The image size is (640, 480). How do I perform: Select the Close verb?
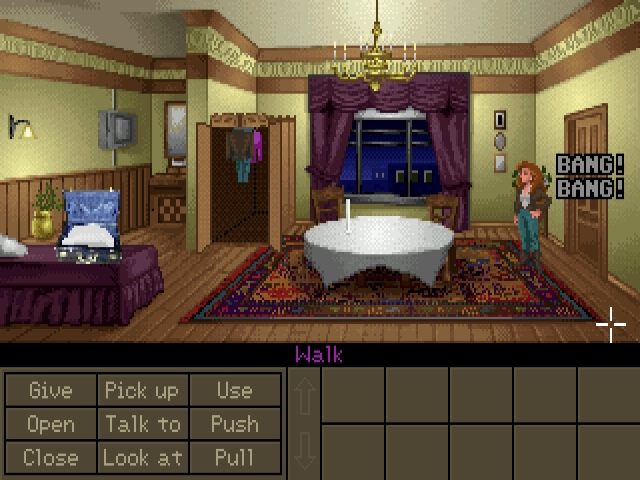(x=50, y=458)
